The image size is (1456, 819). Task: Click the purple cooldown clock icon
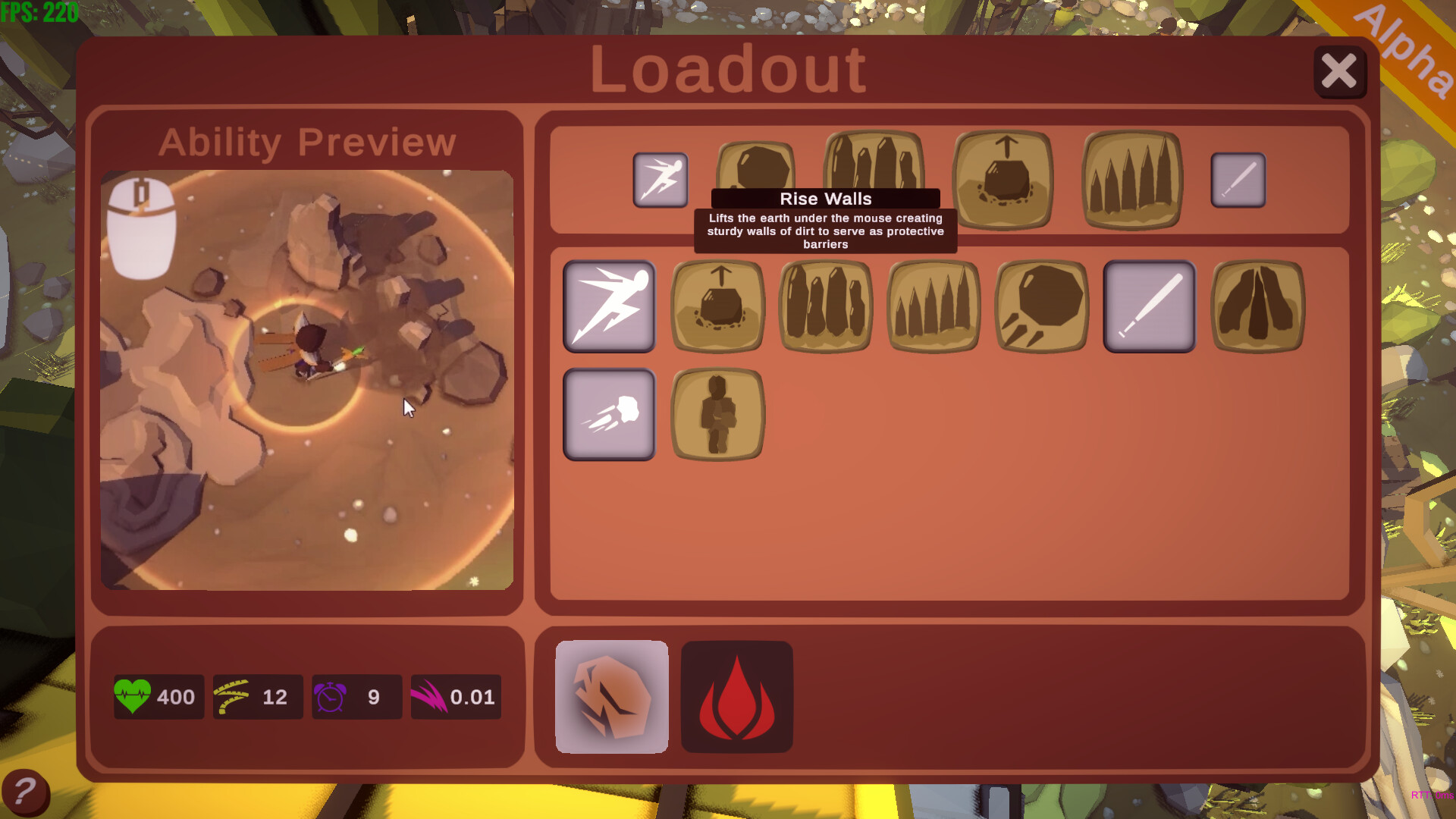[331, 696]
